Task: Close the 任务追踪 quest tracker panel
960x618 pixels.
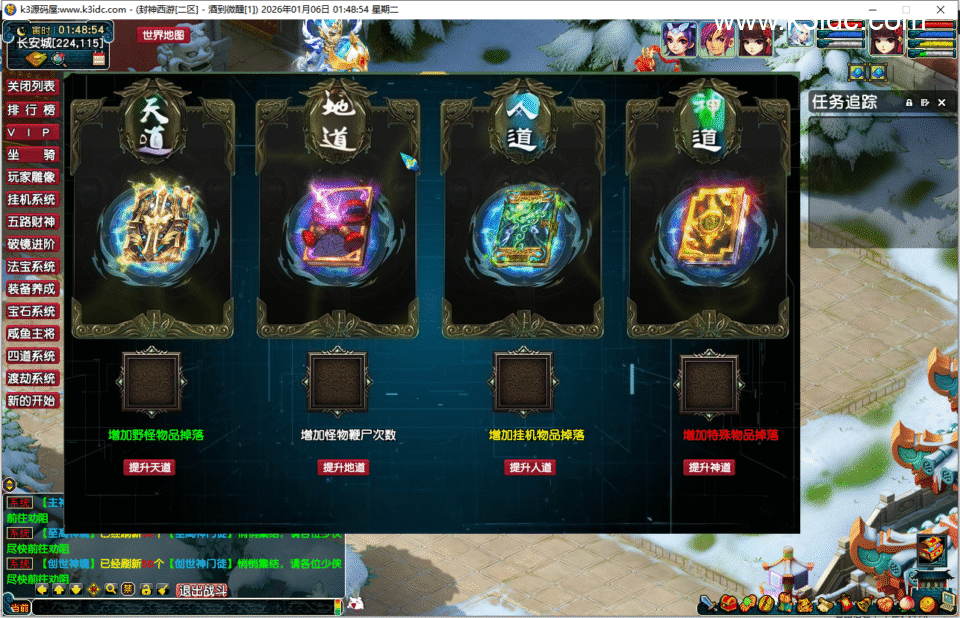Action: pyautogui.click(x=941, y=102)
